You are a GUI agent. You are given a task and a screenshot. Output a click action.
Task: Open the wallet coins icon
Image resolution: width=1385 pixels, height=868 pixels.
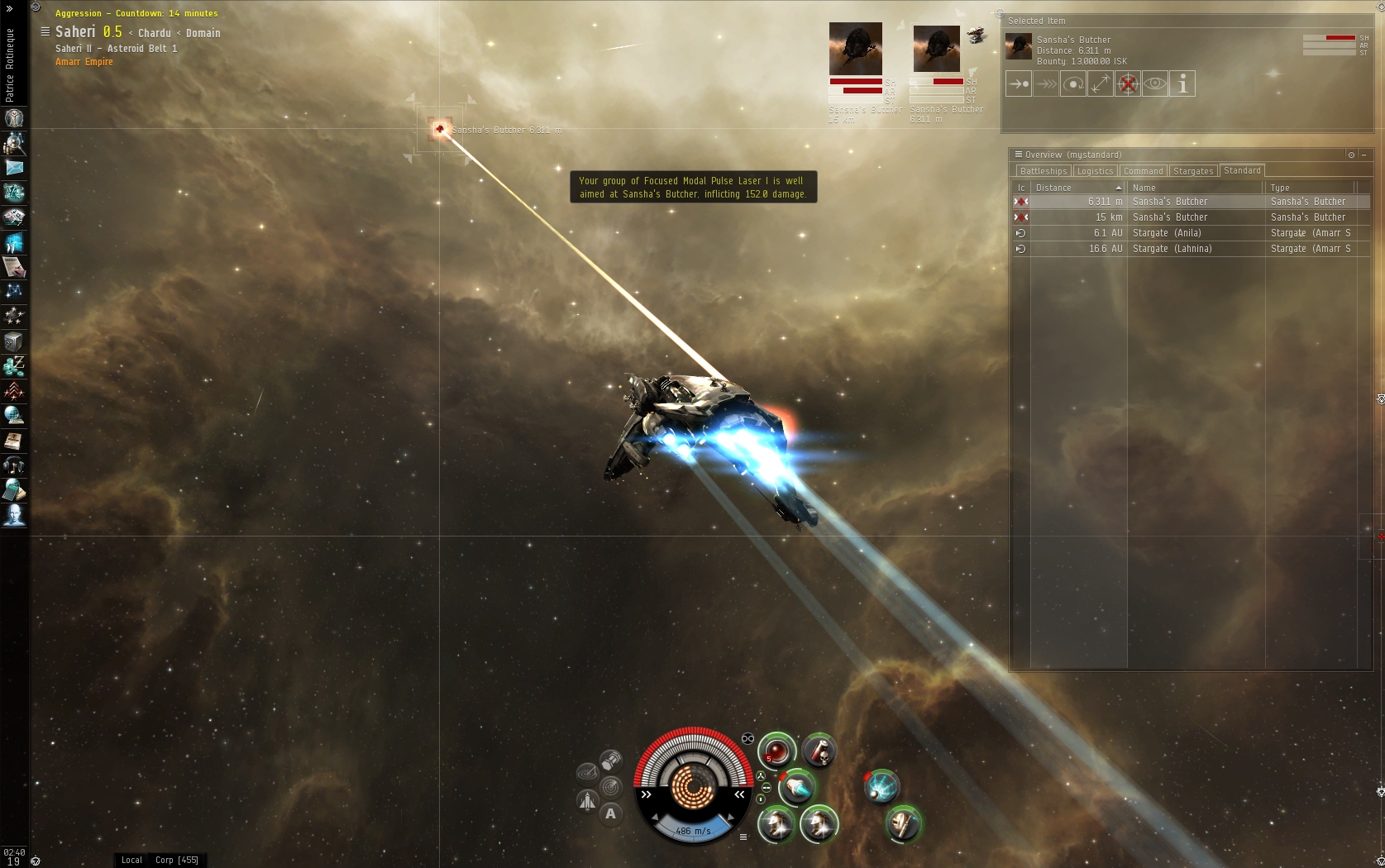(14, 366)
